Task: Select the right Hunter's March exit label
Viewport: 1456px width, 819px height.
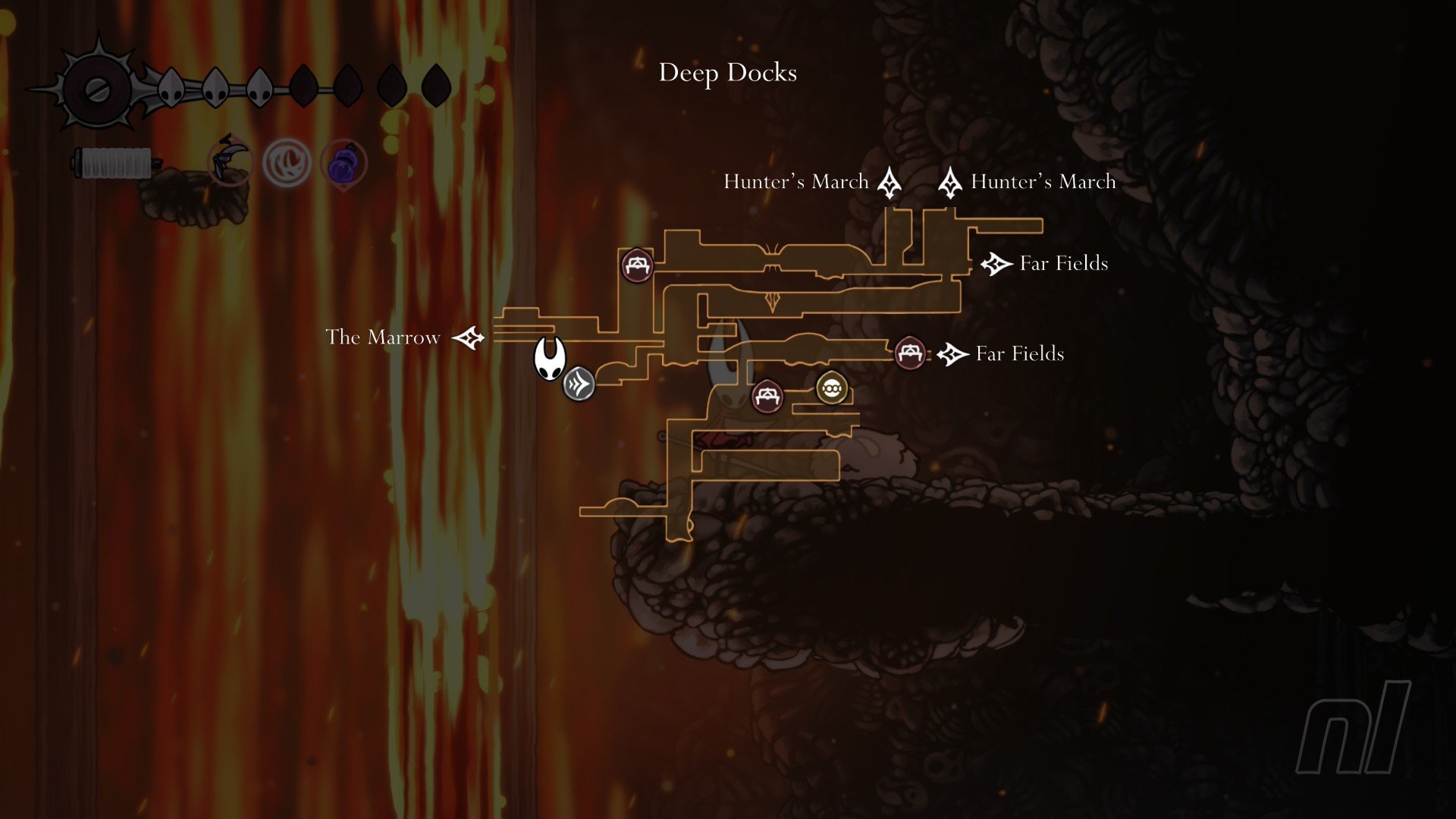Action: [1043, 182]
